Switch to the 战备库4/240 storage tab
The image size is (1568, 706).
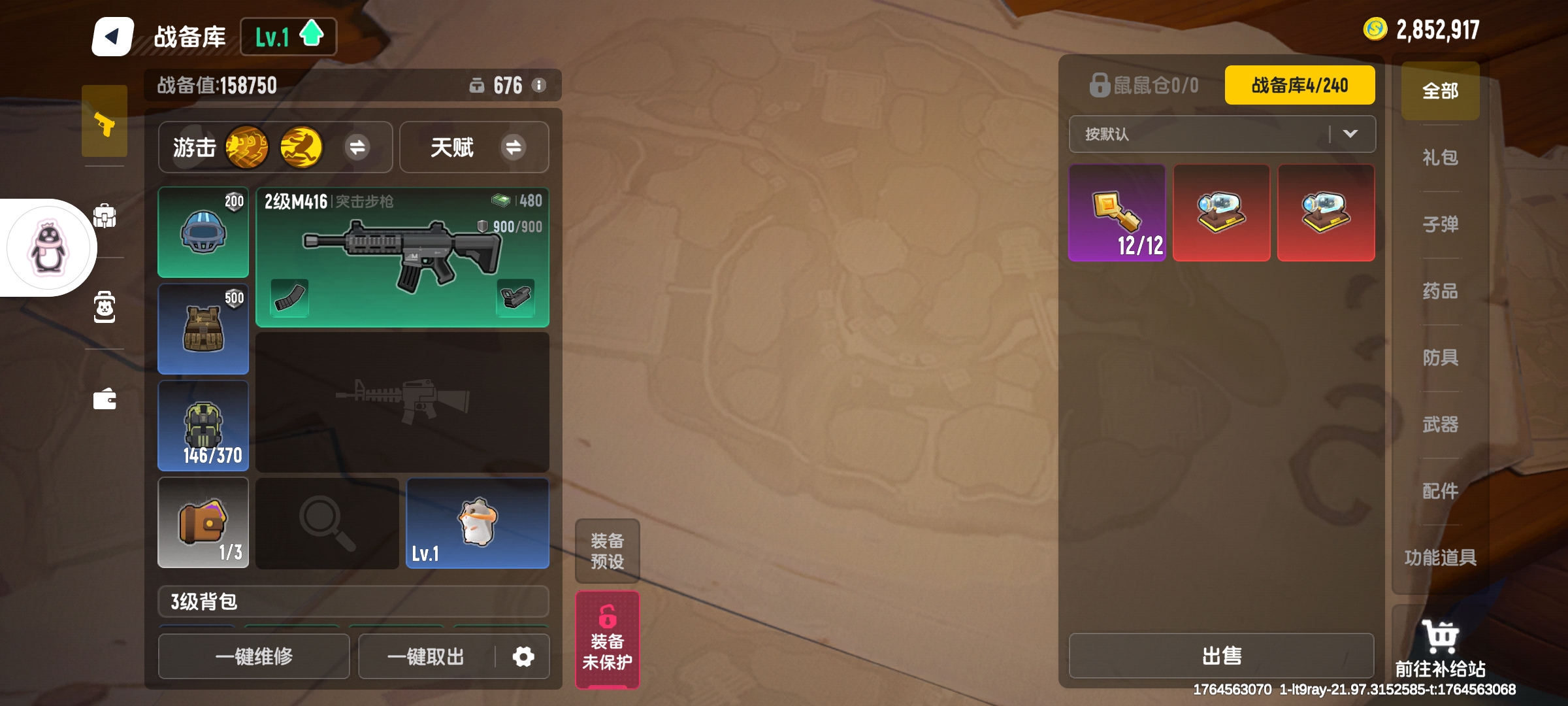[1299, 85]
